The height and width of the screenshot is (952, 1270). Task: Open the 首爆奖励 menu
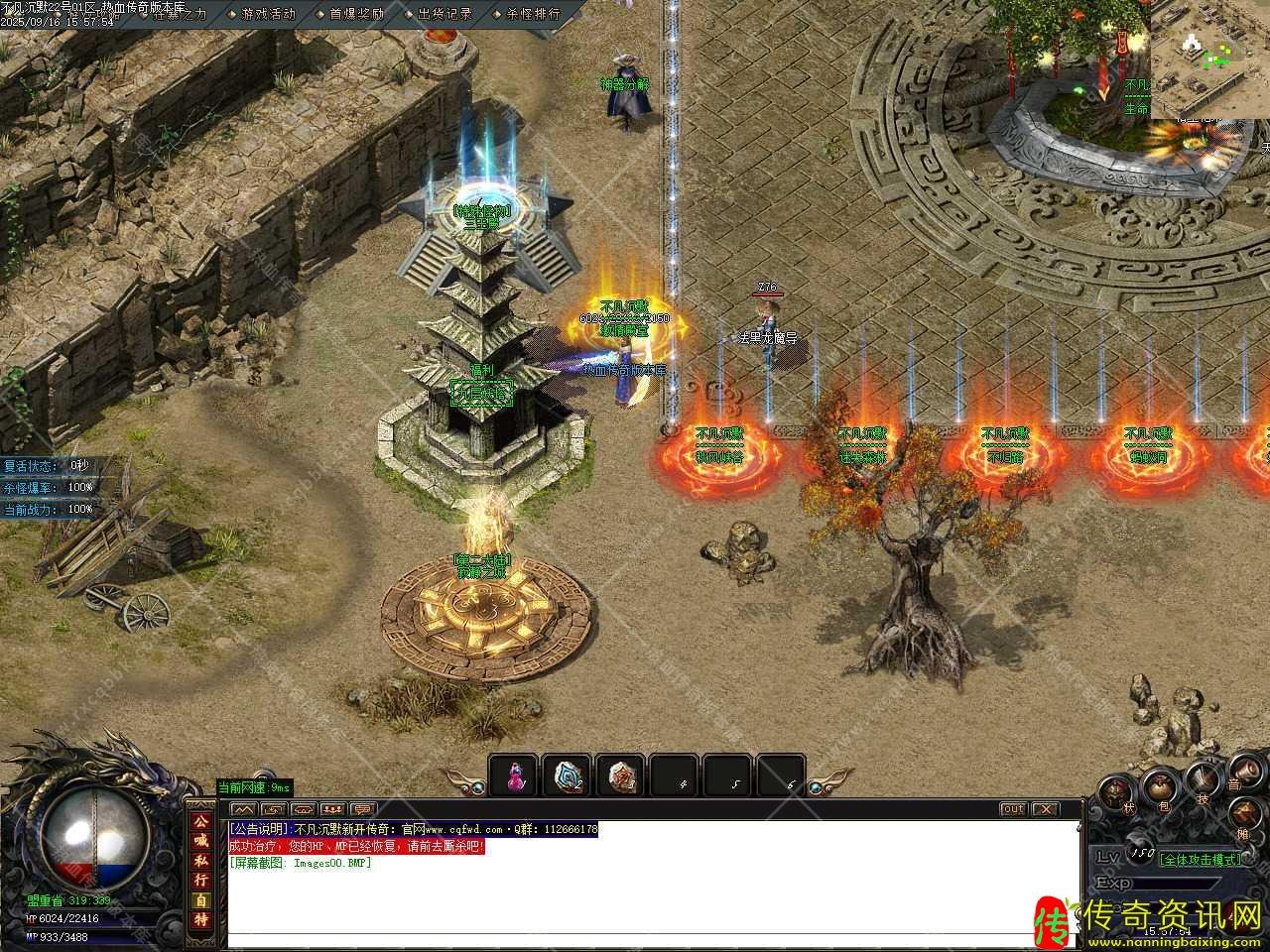point(356,14)
